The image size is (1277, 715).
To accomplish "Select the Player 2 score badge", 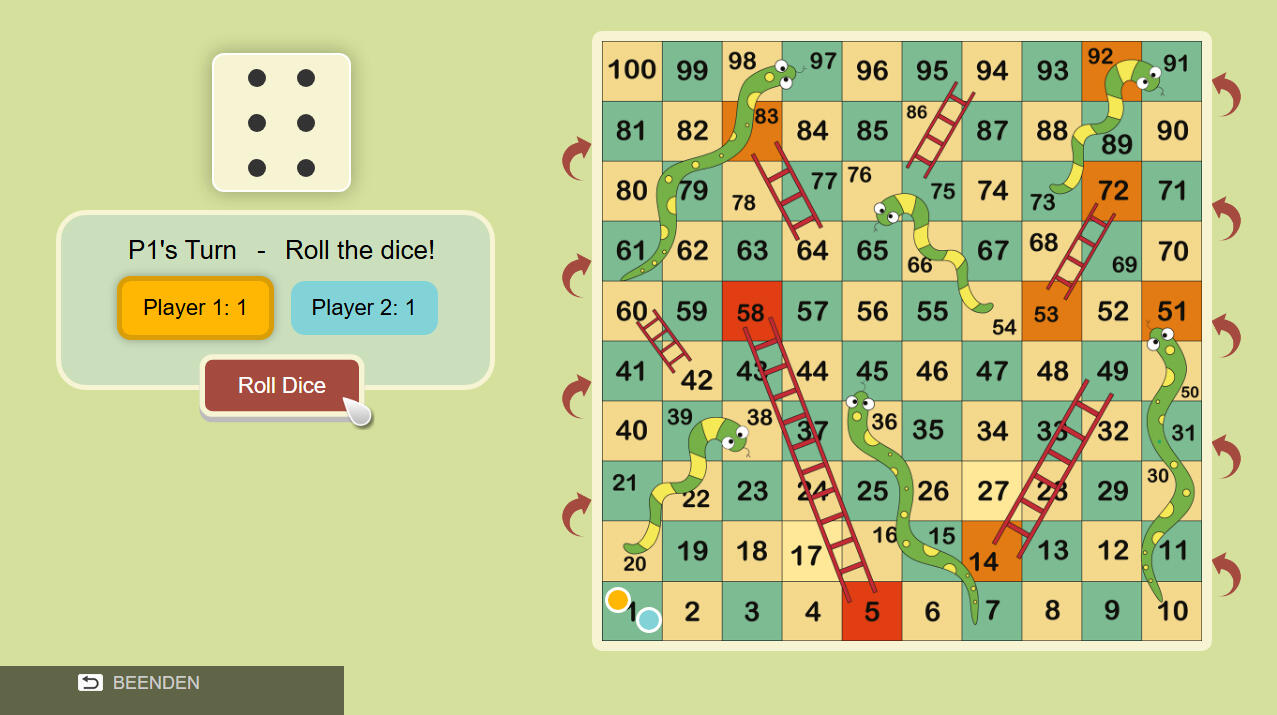I will [x=364, y=308].
